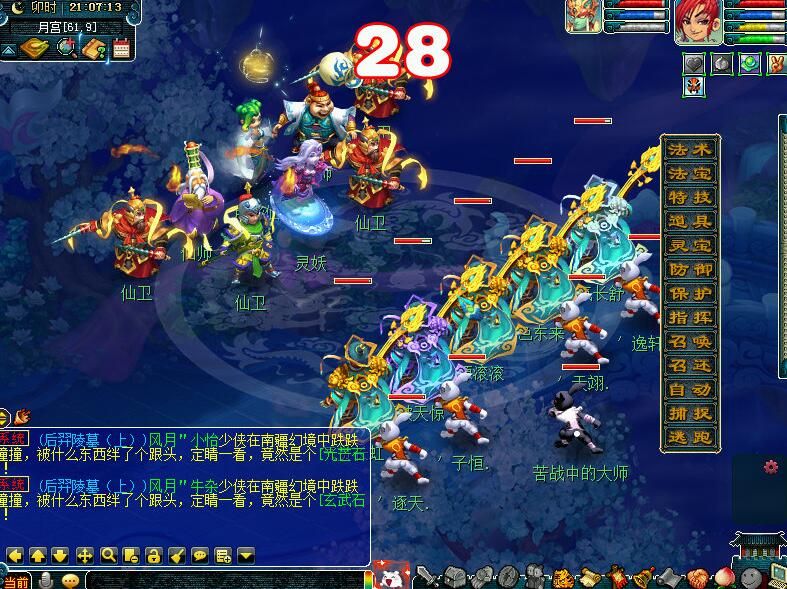The image size is (787, 589).
Task: Select 逃跑 to flee battle
Action: pyautogui.click(x=691, y=438)
